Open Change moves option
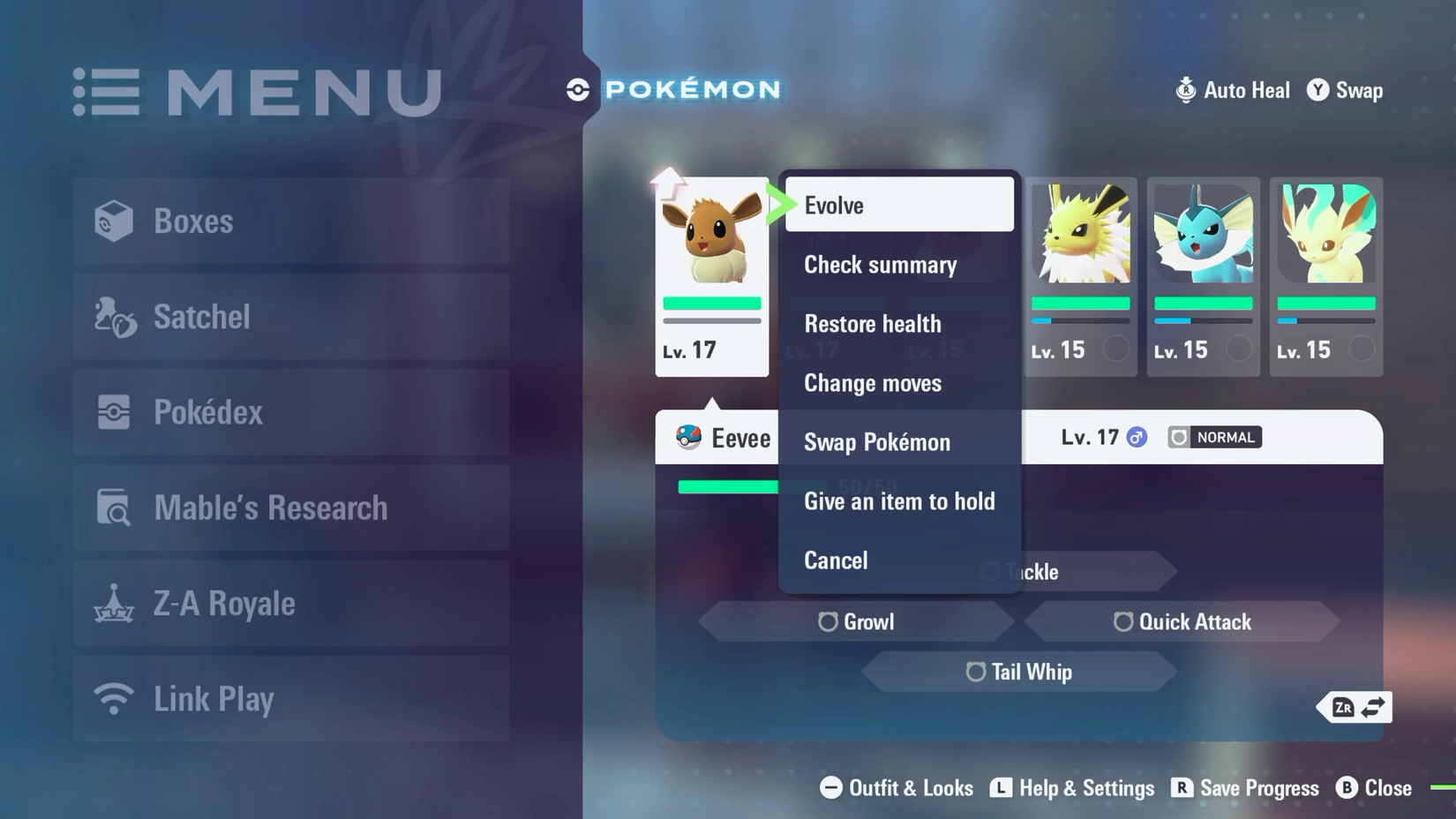Viewport: 1456px width, 819px height. (873, 383)
